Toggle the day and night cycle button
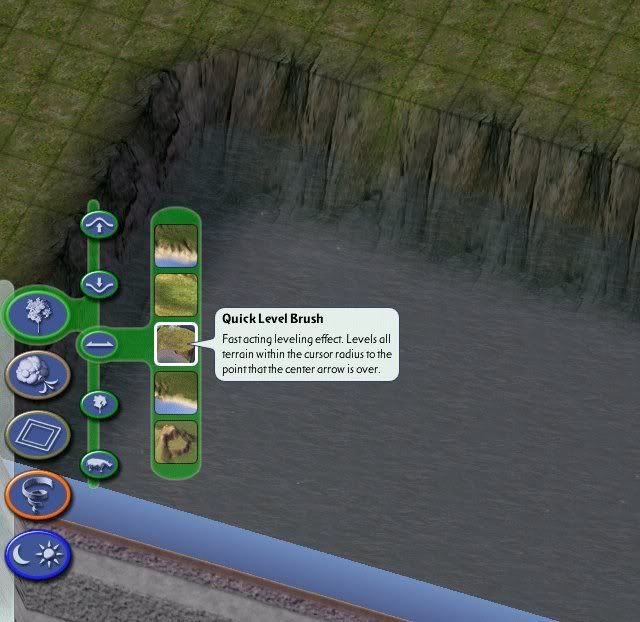 (x=37, y=554)
